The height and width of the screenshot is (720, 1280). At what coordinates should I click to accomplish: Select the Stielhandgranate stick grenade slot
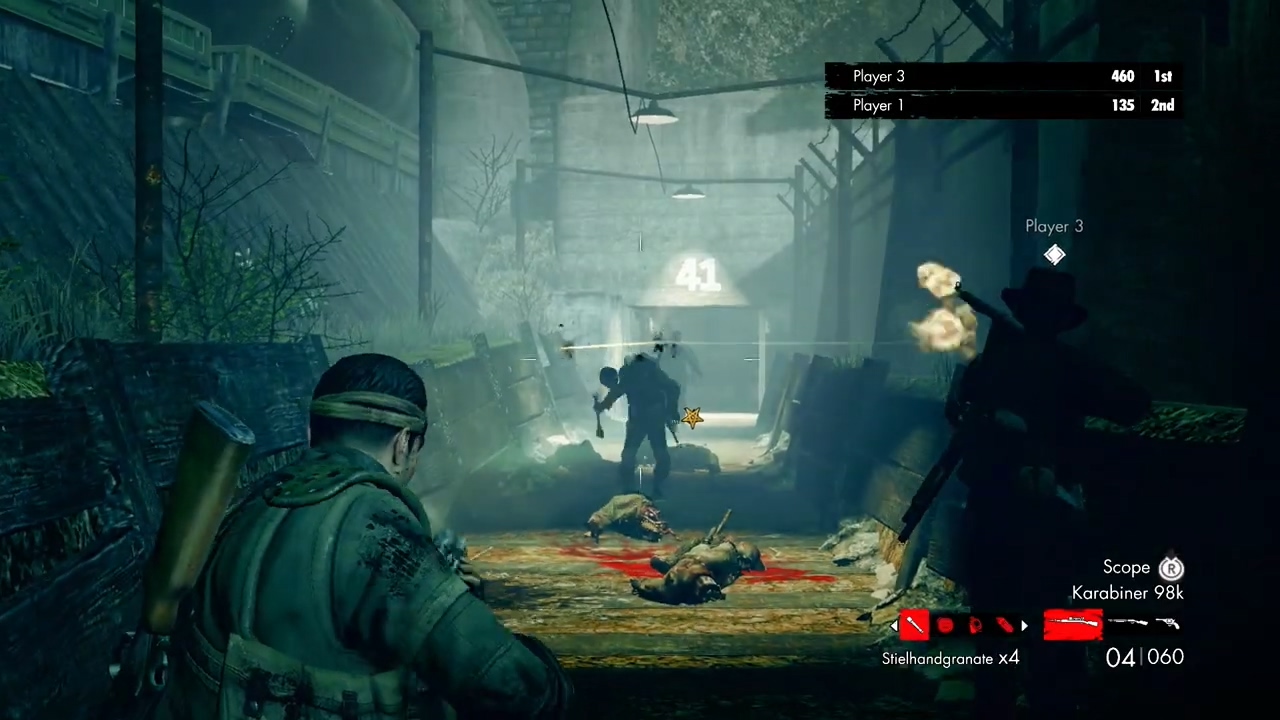[x=915, y=625]
